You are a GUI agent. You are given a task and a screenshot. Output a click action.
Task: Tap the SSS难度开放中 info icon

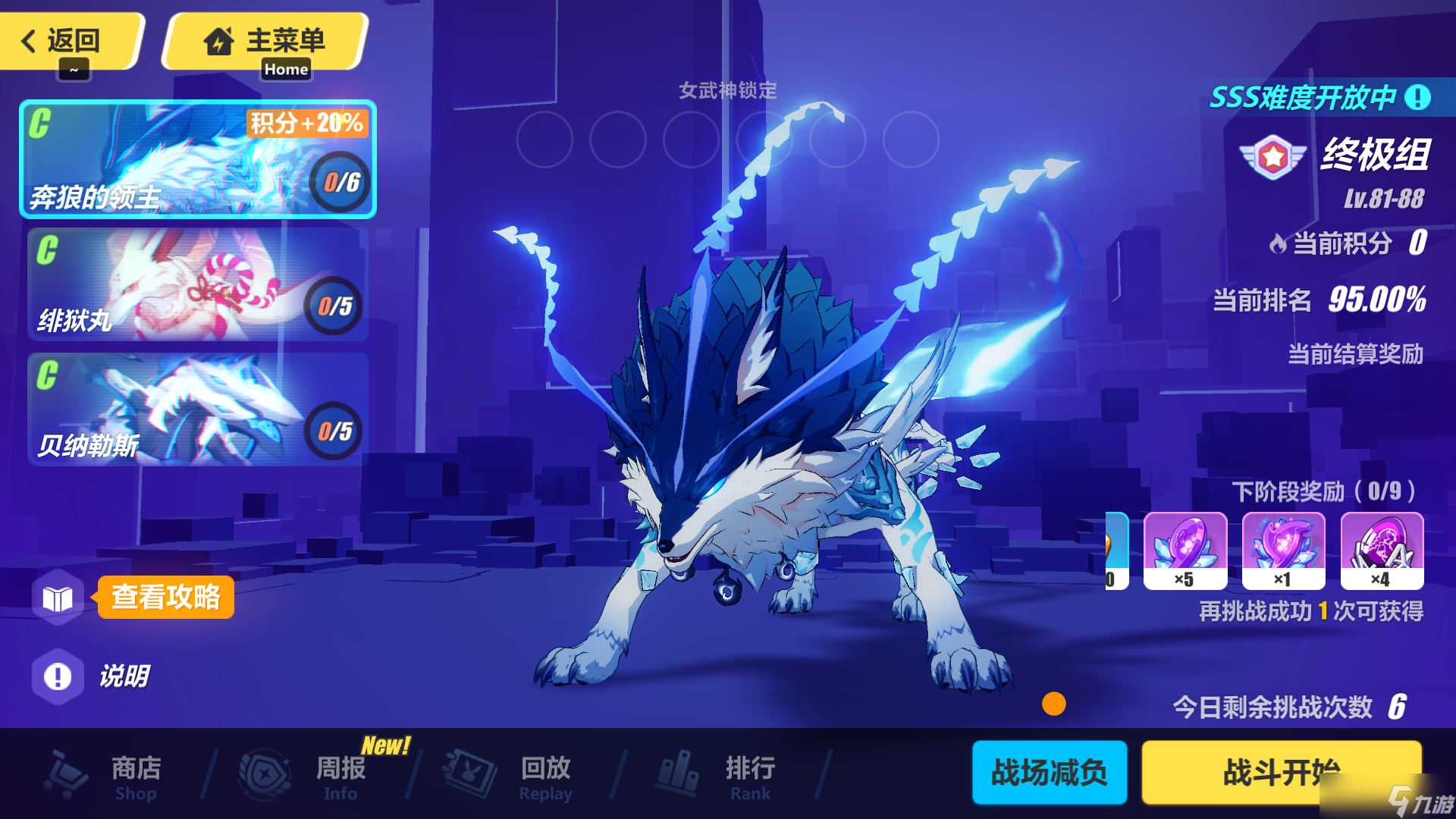(1417, 97)
